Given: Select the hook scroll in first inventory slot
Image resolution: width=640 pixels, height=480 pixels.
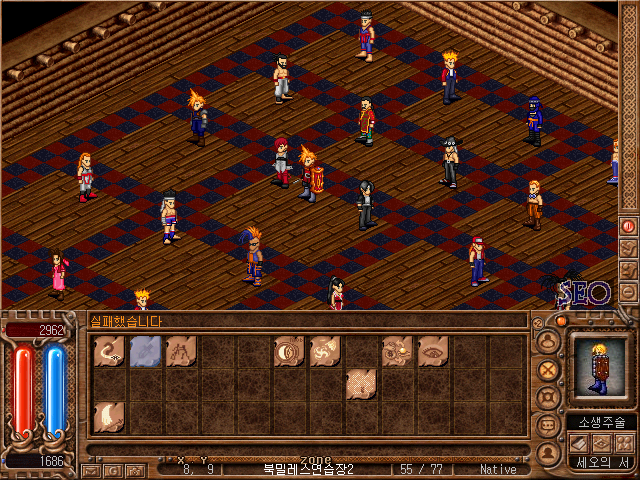Looking at the screenshot, I should (109, 351).
